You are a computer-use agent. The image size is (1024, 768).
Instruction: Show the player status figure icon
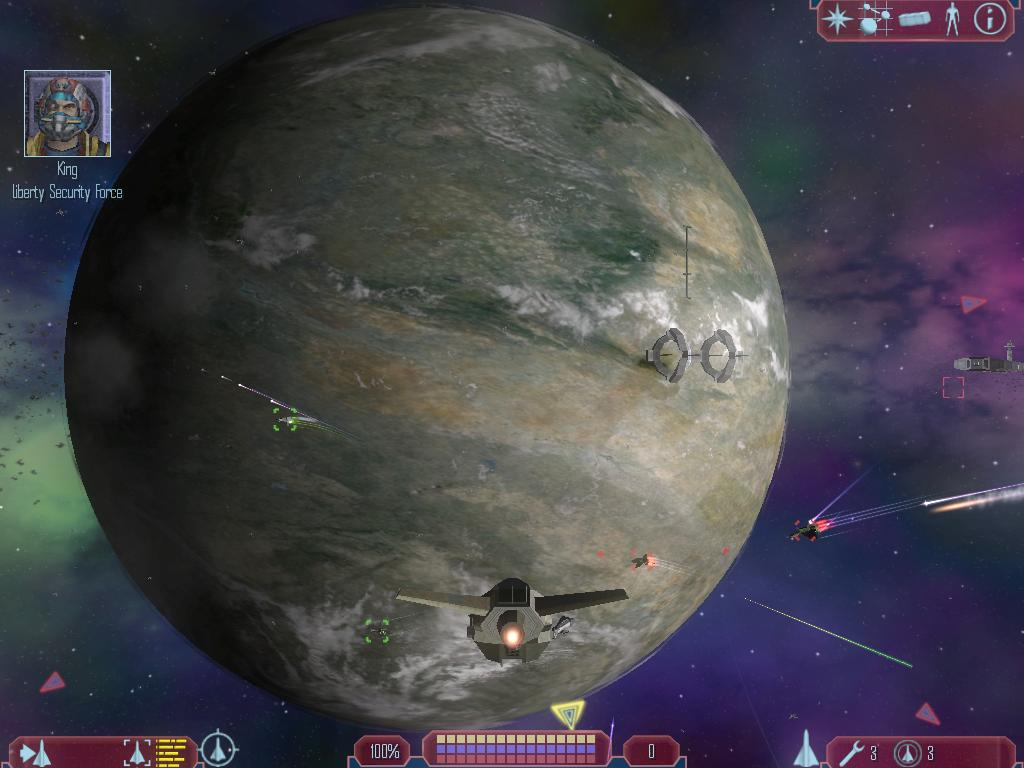952,19
